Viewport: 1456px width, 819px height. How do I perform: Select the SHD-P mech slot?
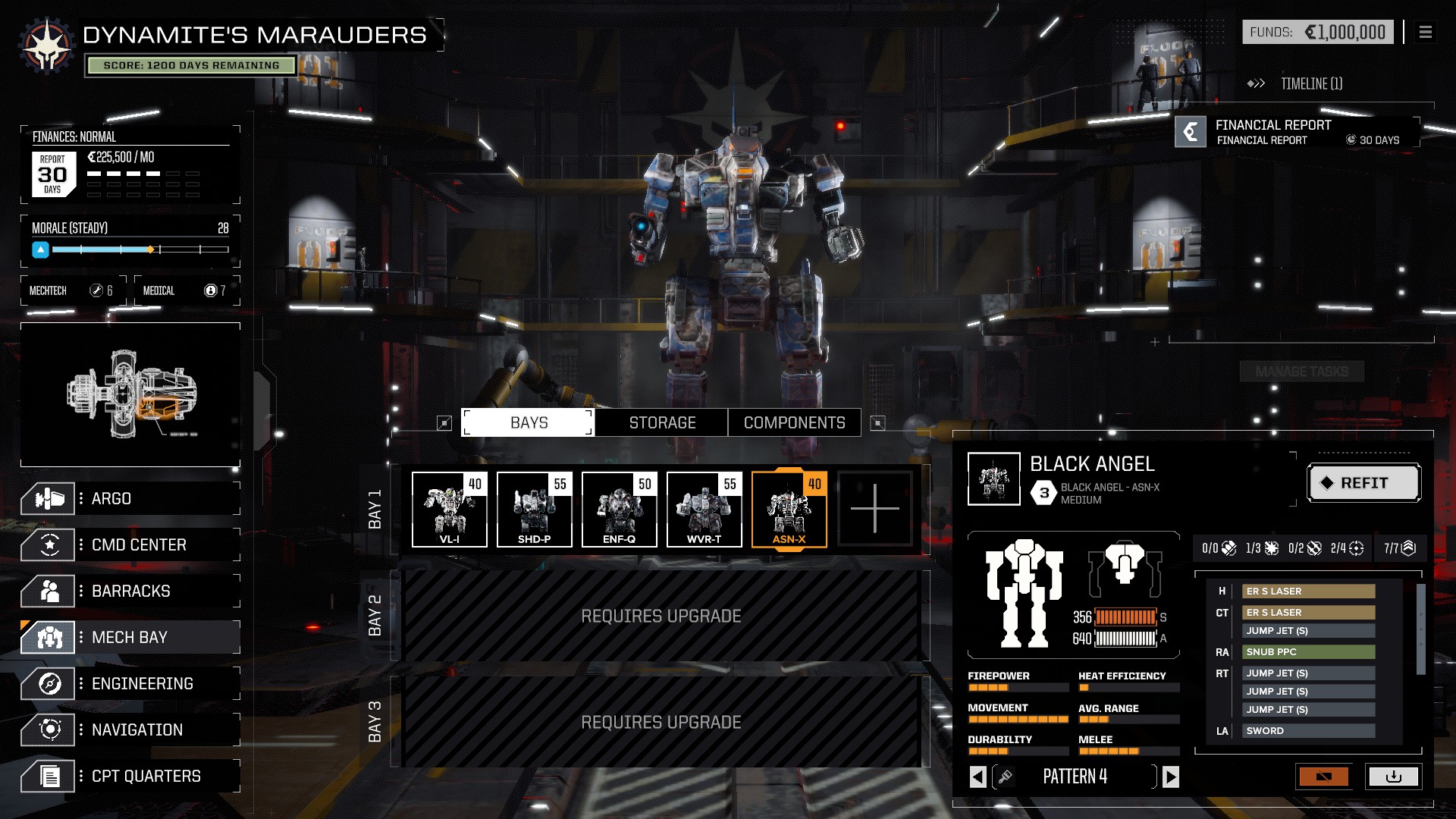[x=535, y=509]
